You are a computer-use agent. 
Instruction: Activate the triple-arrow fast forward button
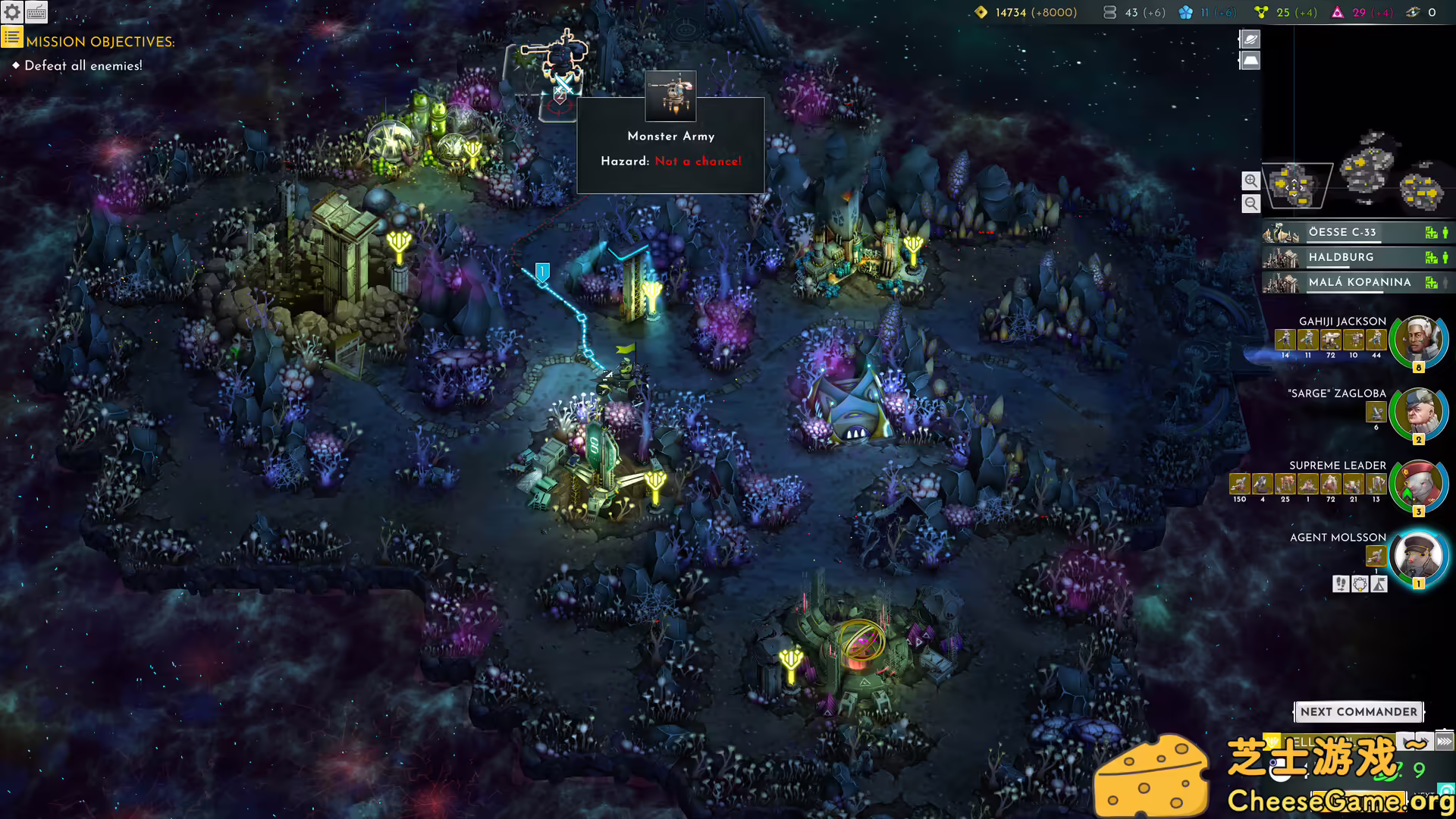click(1444, 741)
